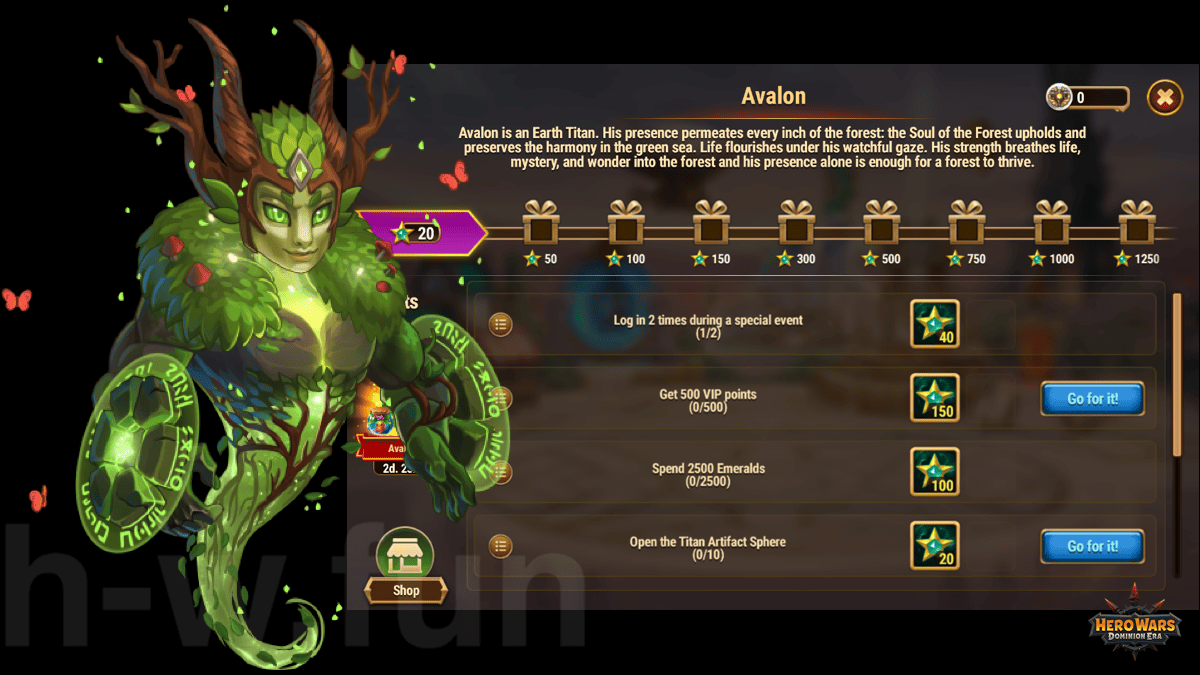Open details for the login quest
Image resolution: width=1200 pixels, height=675 pixels.
point(500,324)
